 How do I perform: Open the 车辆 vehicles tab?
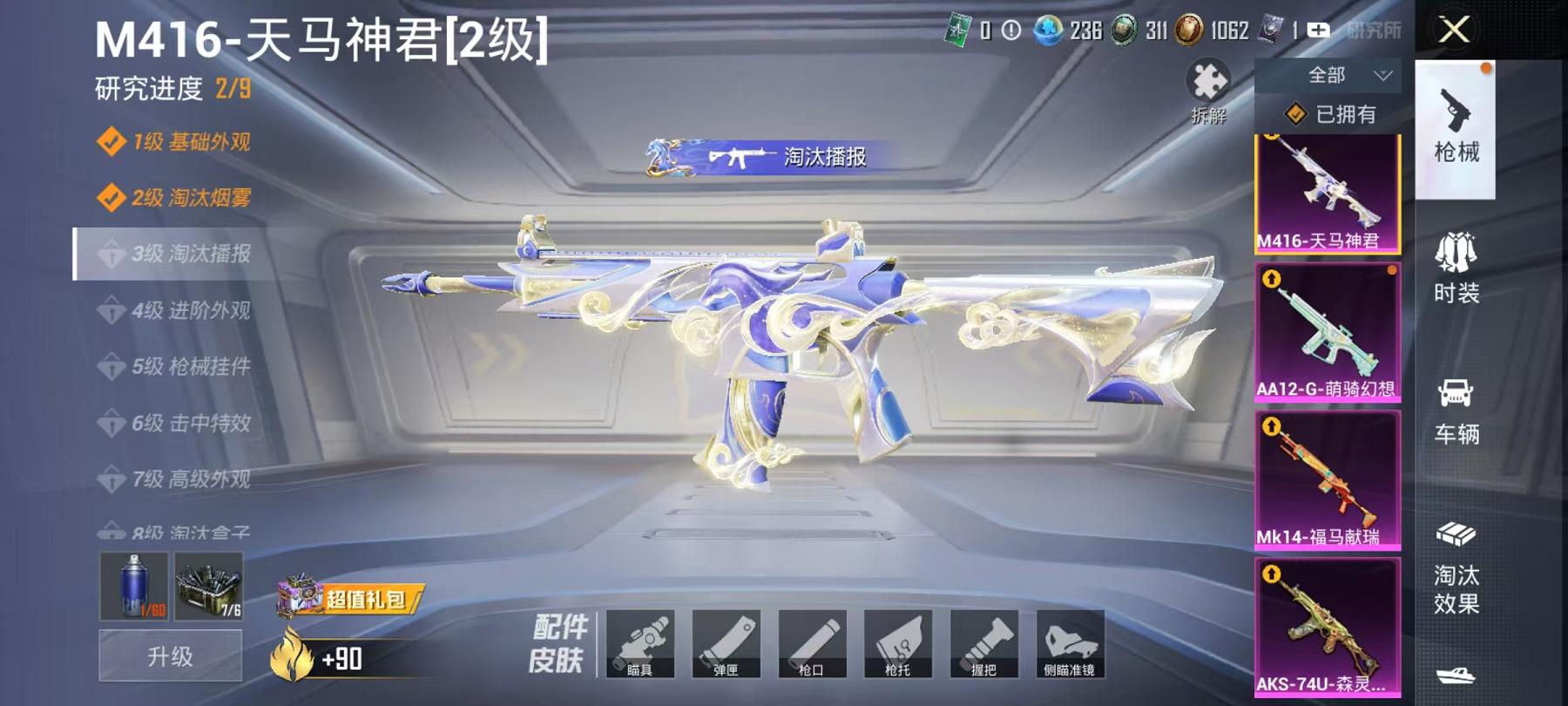(x=1456, y=410)
